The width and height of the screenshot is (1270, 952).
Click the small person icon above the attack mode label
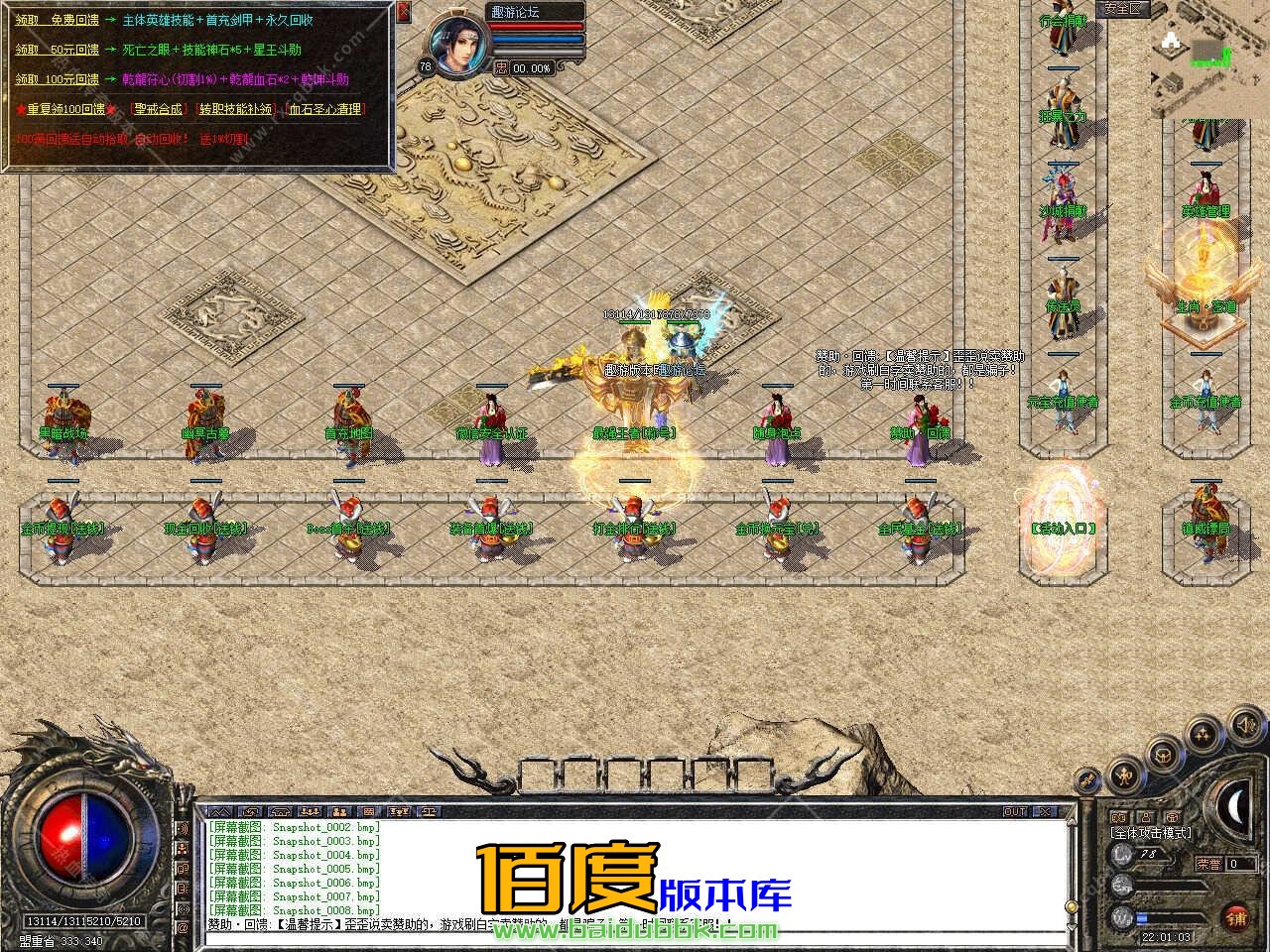point(1146,817)
